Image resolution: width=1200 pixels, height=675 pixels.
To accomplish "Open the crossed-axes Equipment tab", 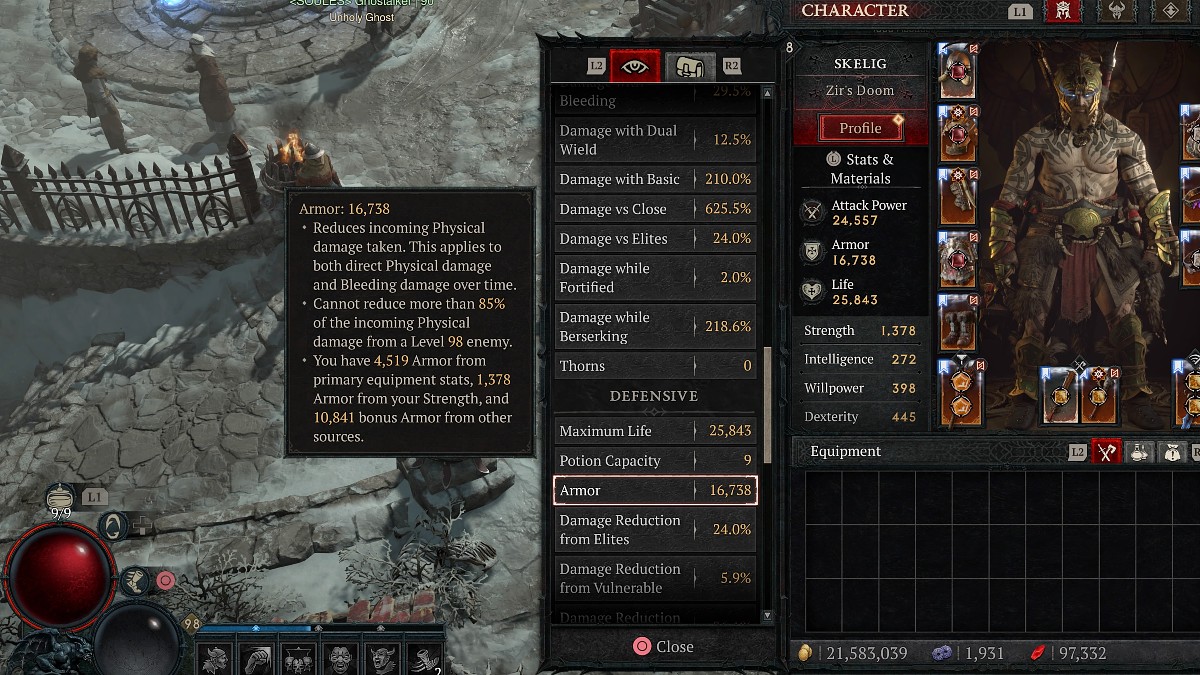I will pyautogui.click(x=1106, y=452).
